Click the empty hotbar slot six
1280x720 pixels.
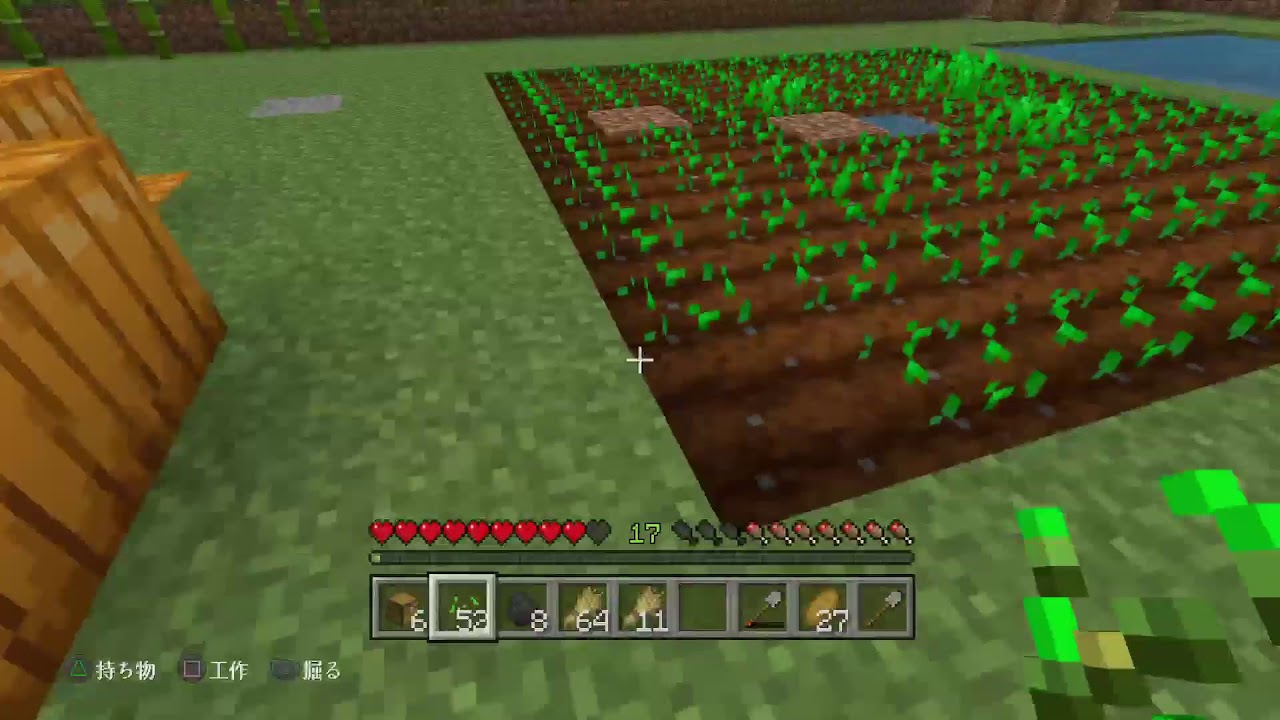(701, 605)
